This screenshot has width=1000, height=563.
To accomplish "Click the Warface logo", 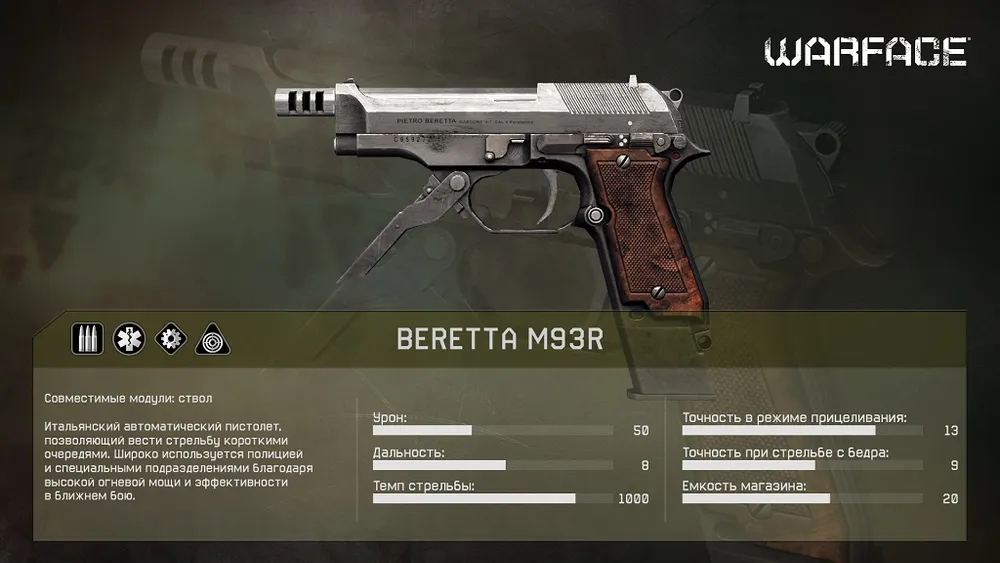I will (x=866, y=52).
